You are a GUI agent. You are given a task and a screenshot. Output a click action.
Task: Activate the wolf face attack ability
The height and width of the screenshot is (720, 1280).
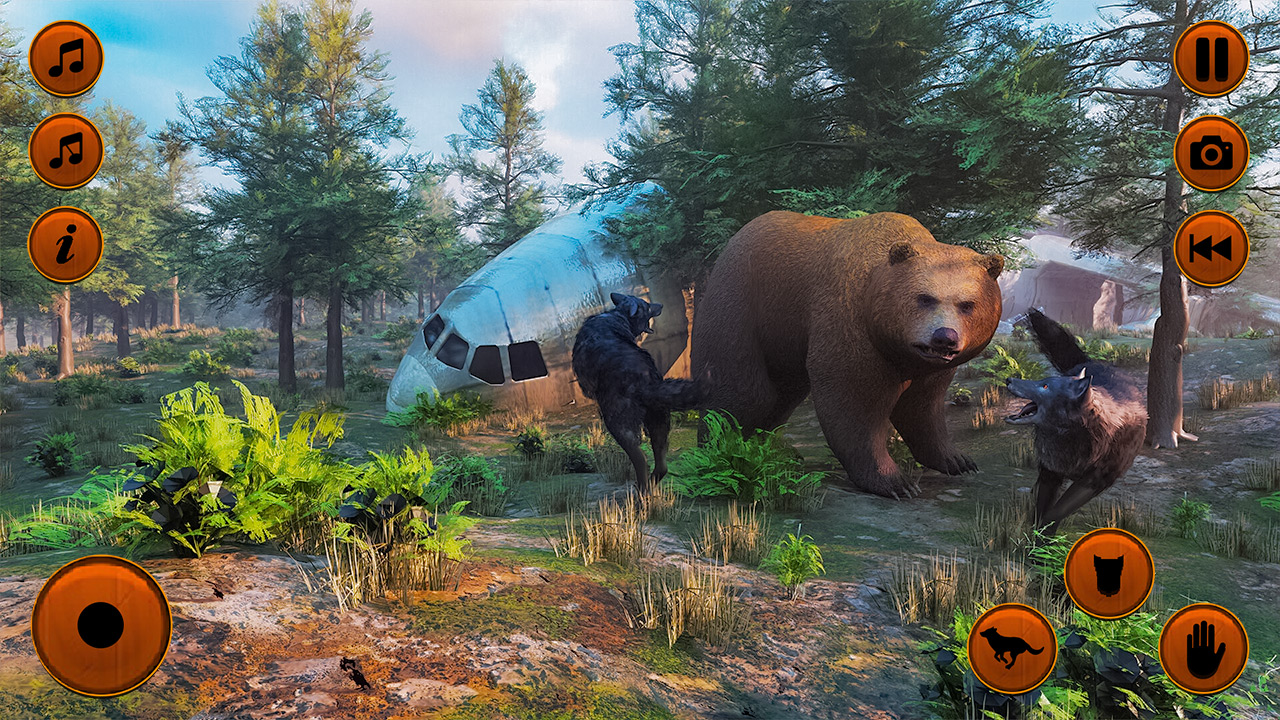point(1110,571)
